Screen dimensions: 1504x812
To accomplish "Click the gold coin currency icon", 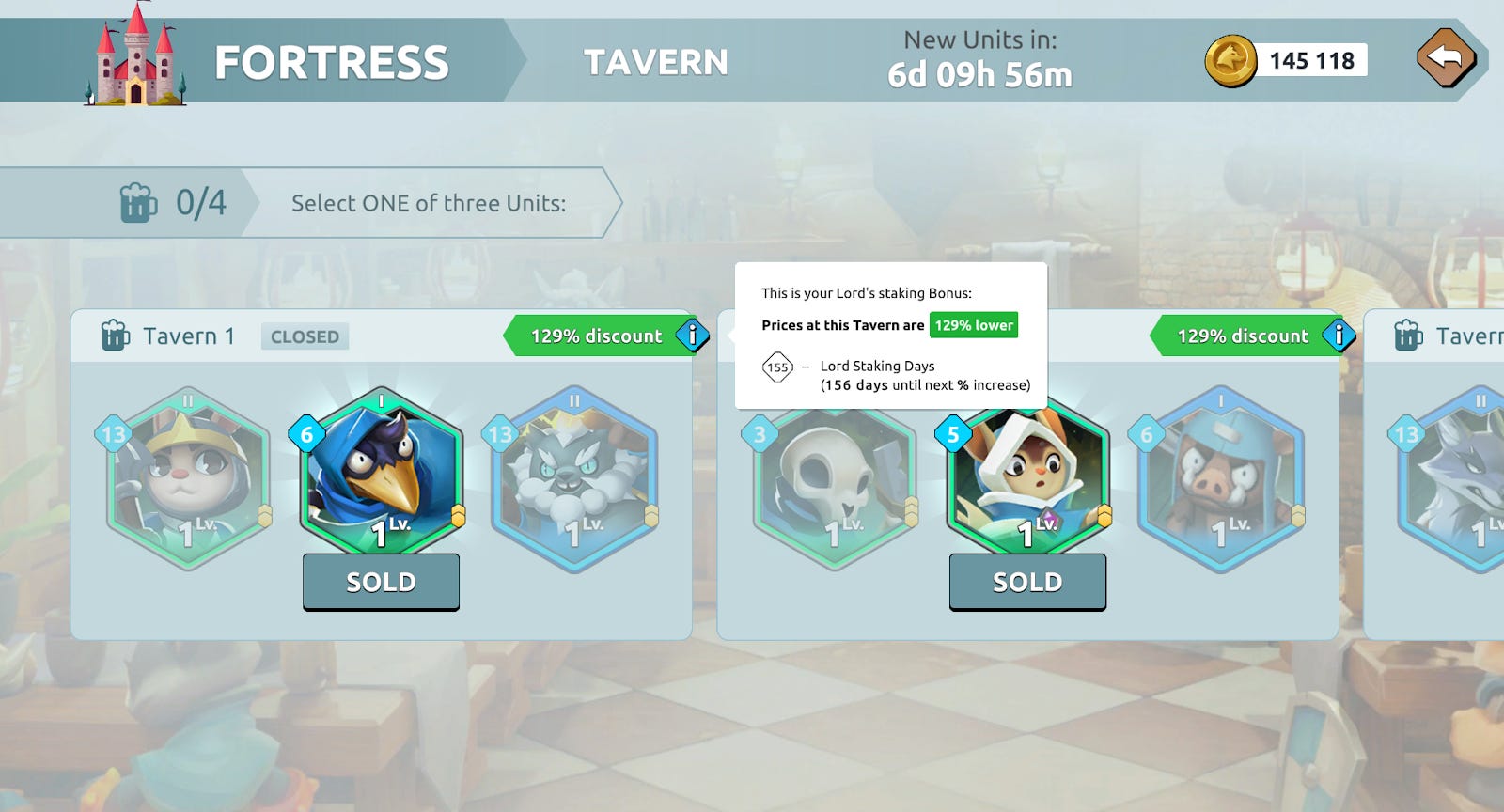I will (x=1227, y=60).
